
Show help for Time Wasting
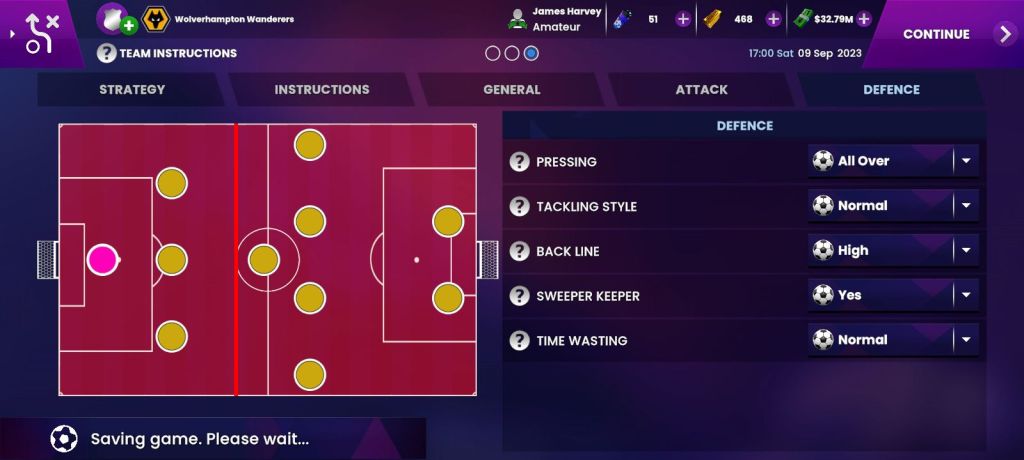click(519, 341)
